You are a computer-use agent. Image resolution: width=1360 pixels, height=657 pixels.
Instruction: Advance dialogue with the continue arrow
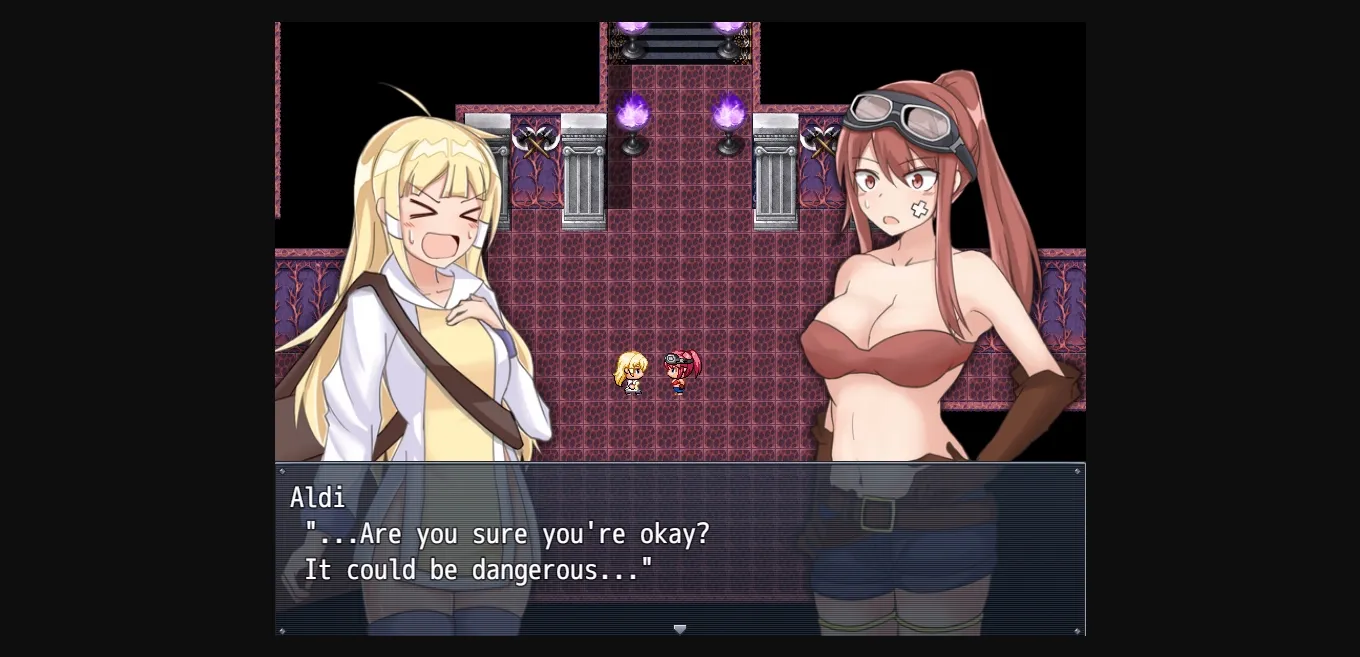point(680,629)
